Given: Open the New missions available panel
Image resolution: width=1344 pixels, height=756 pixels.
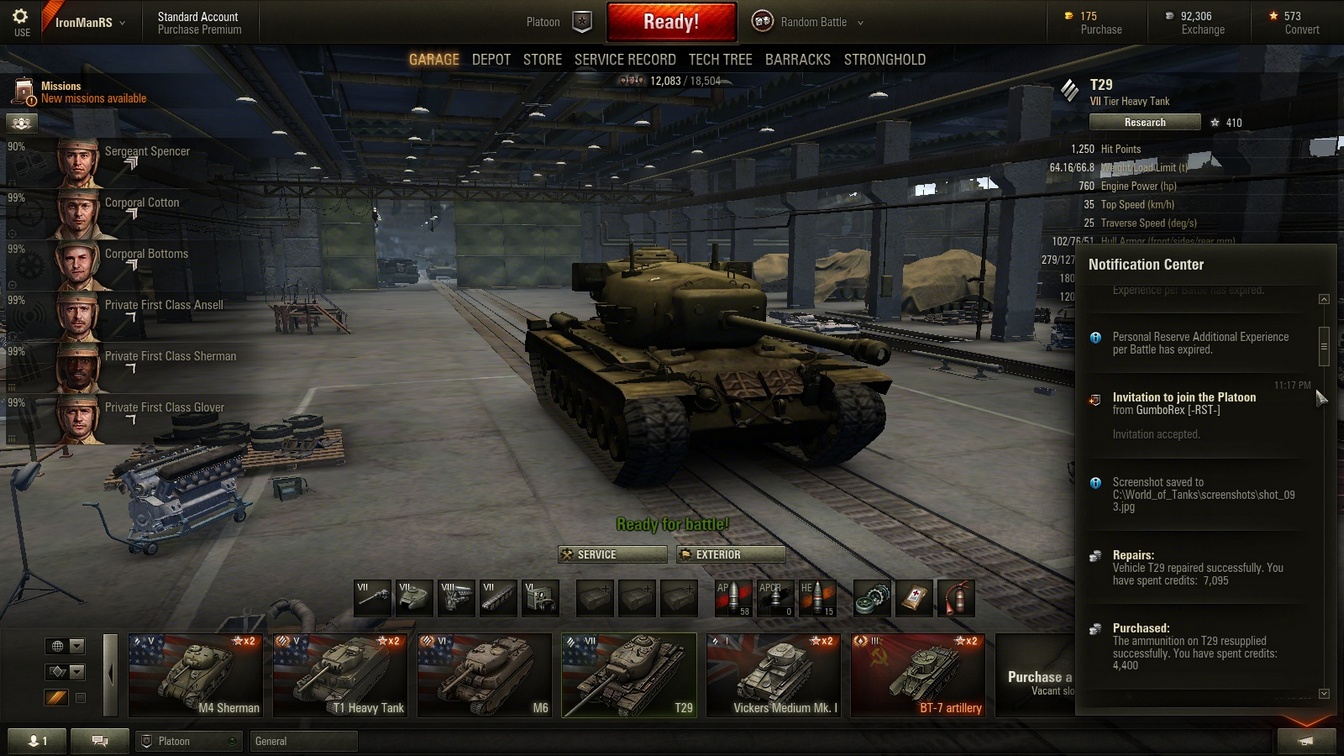Looking at the screenshot, I should pos(92,99).
